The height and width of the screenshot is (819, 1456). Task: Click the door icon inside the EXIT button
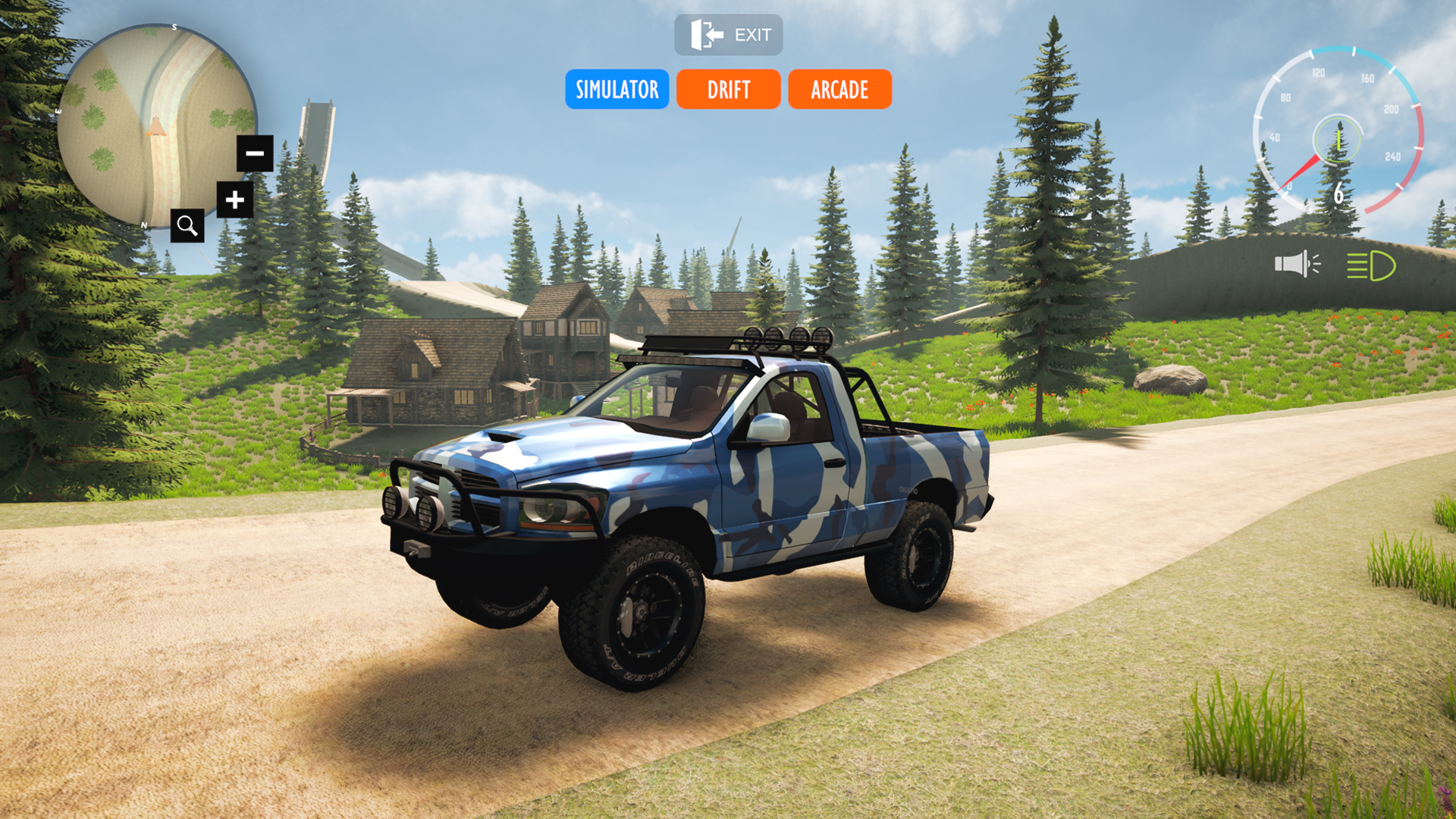[705, 33]
